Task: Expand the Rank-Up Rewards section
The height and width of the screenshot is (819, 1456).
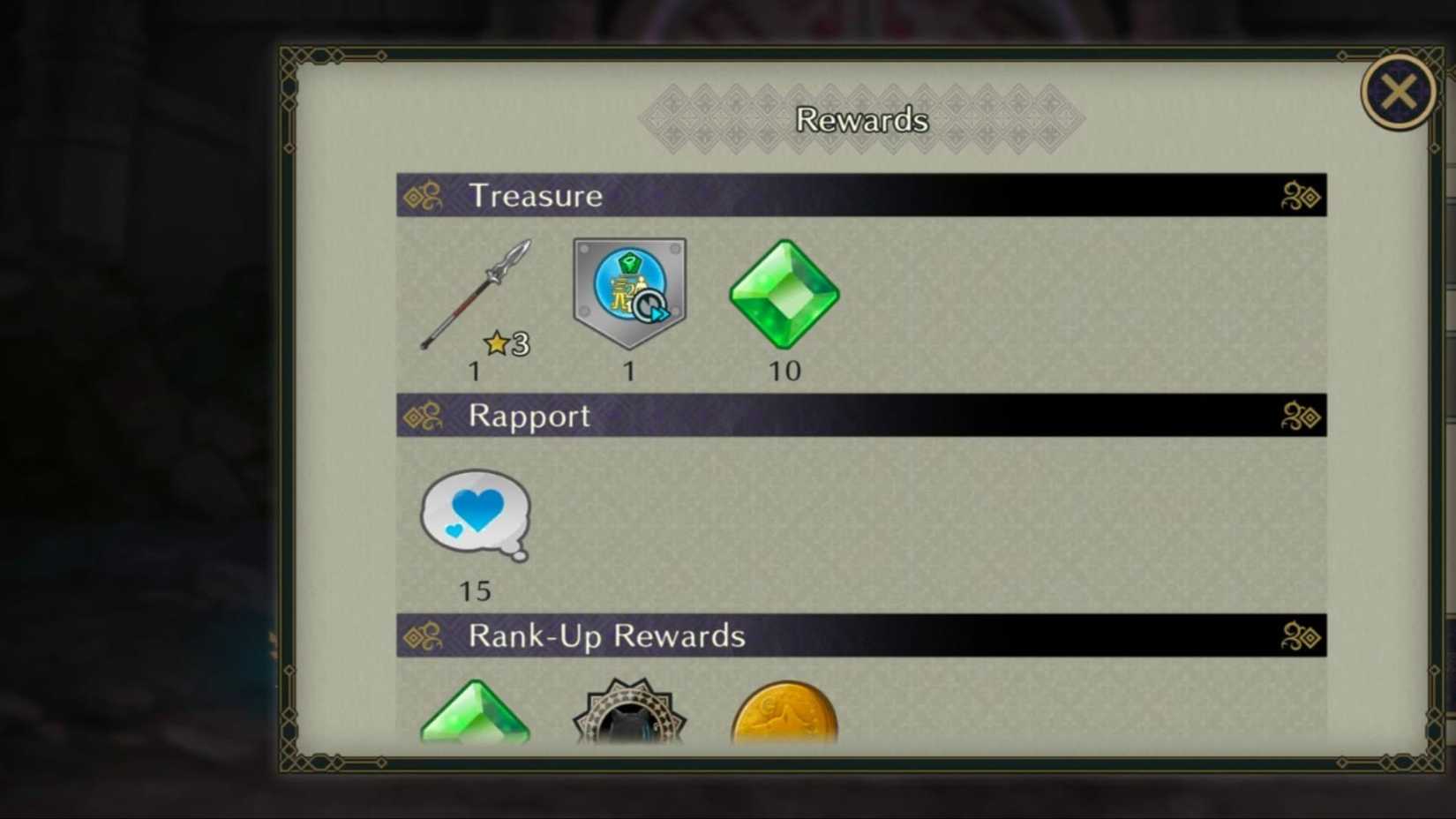Action: tap(1300, 636)
